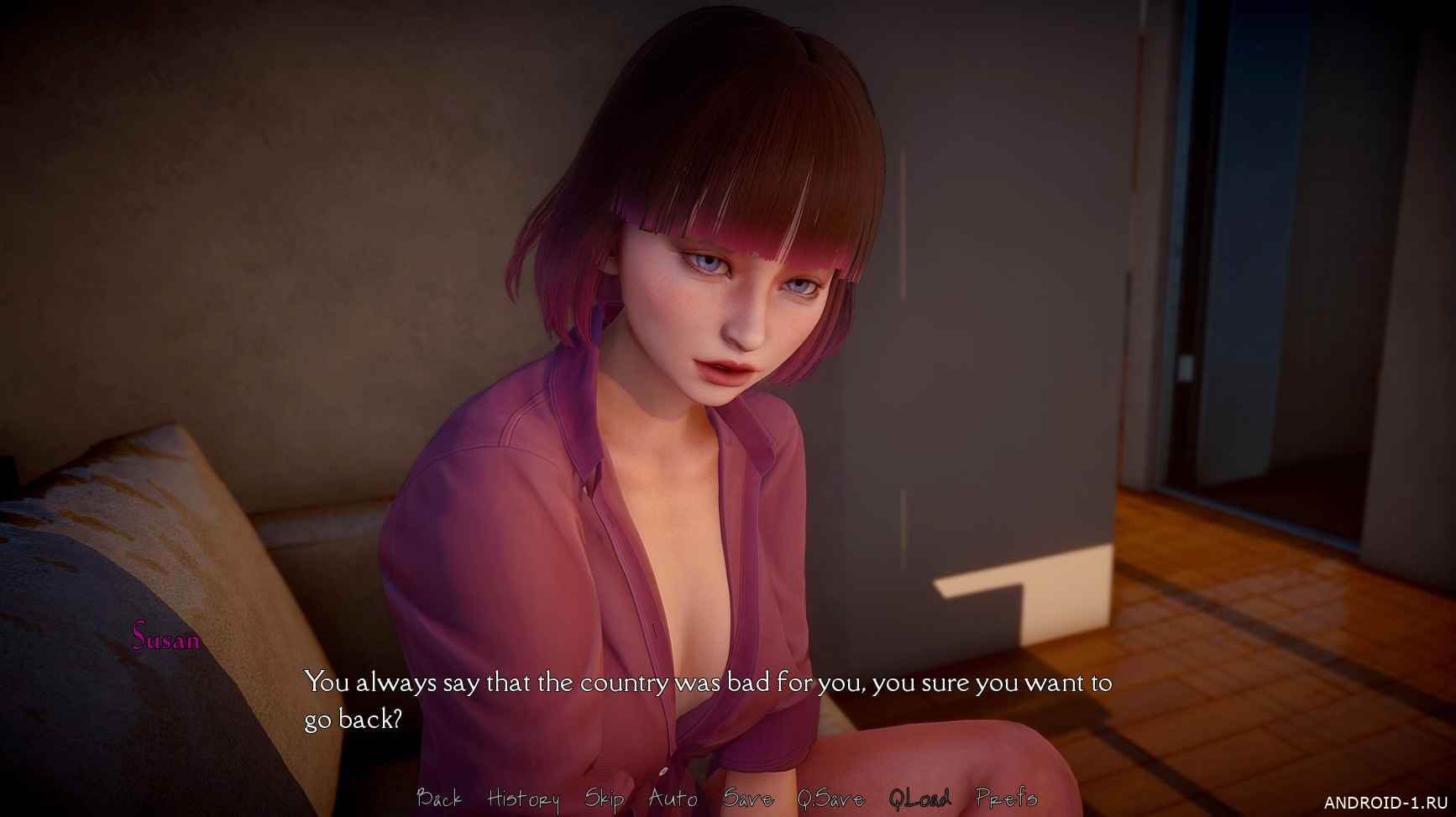Quick save with Q.Save
The width and height of the screenshot is (1456, 817).
coord(830,798)
